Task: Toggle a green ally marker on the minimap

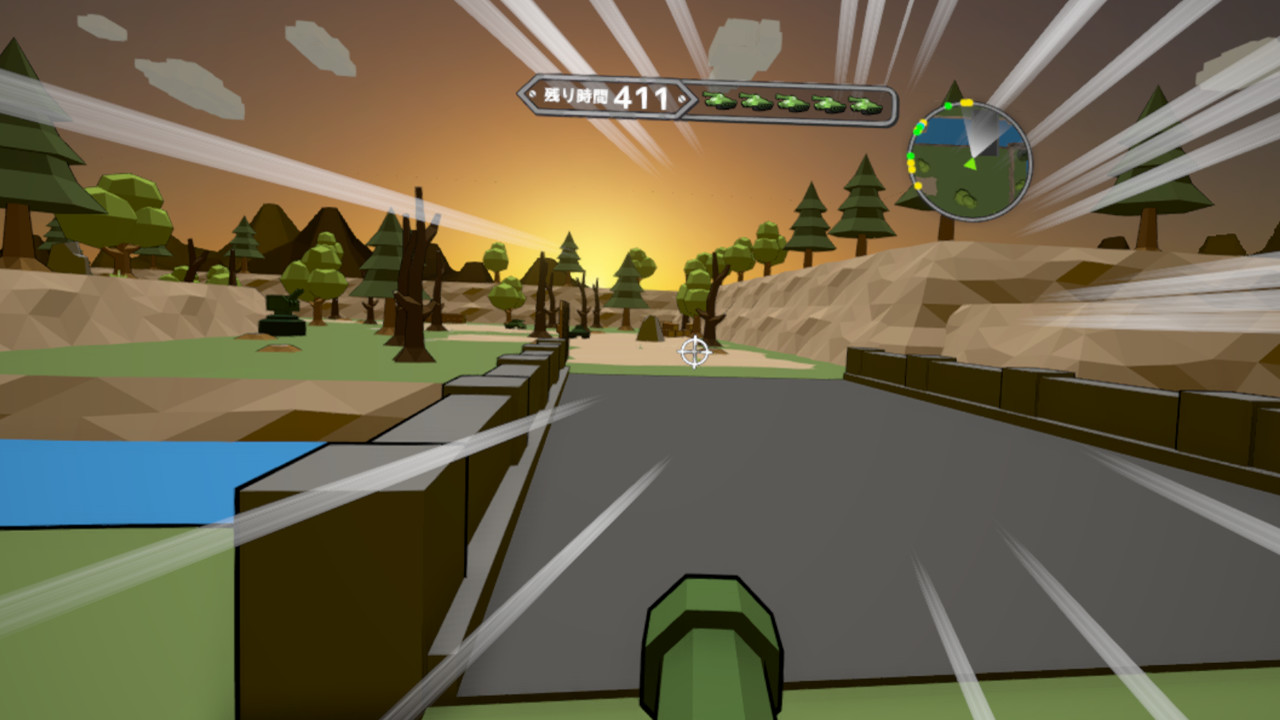Action: coord(947,106)
